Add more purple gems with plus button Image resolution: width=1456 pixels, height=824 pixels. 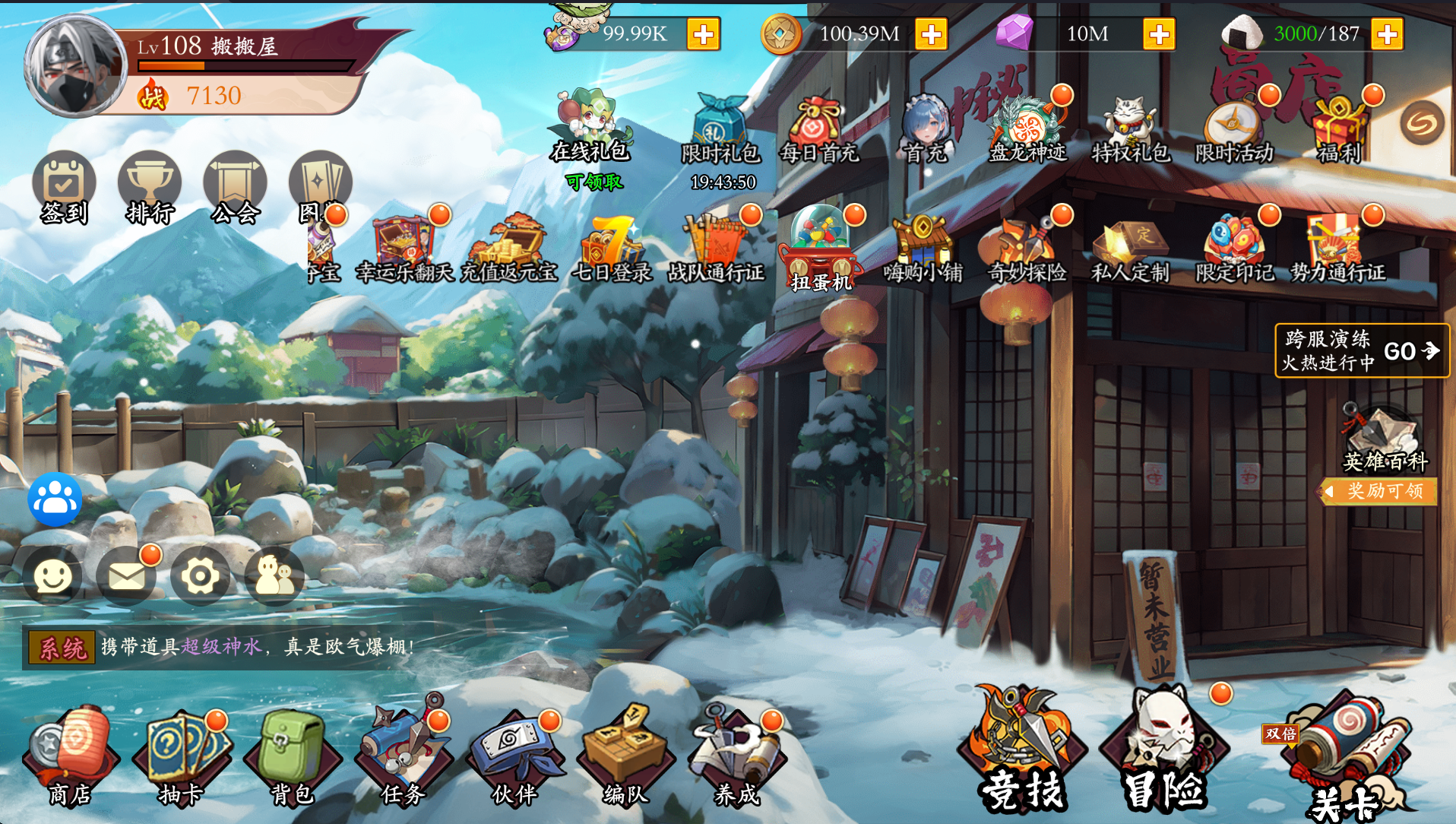pos(1159,34)
